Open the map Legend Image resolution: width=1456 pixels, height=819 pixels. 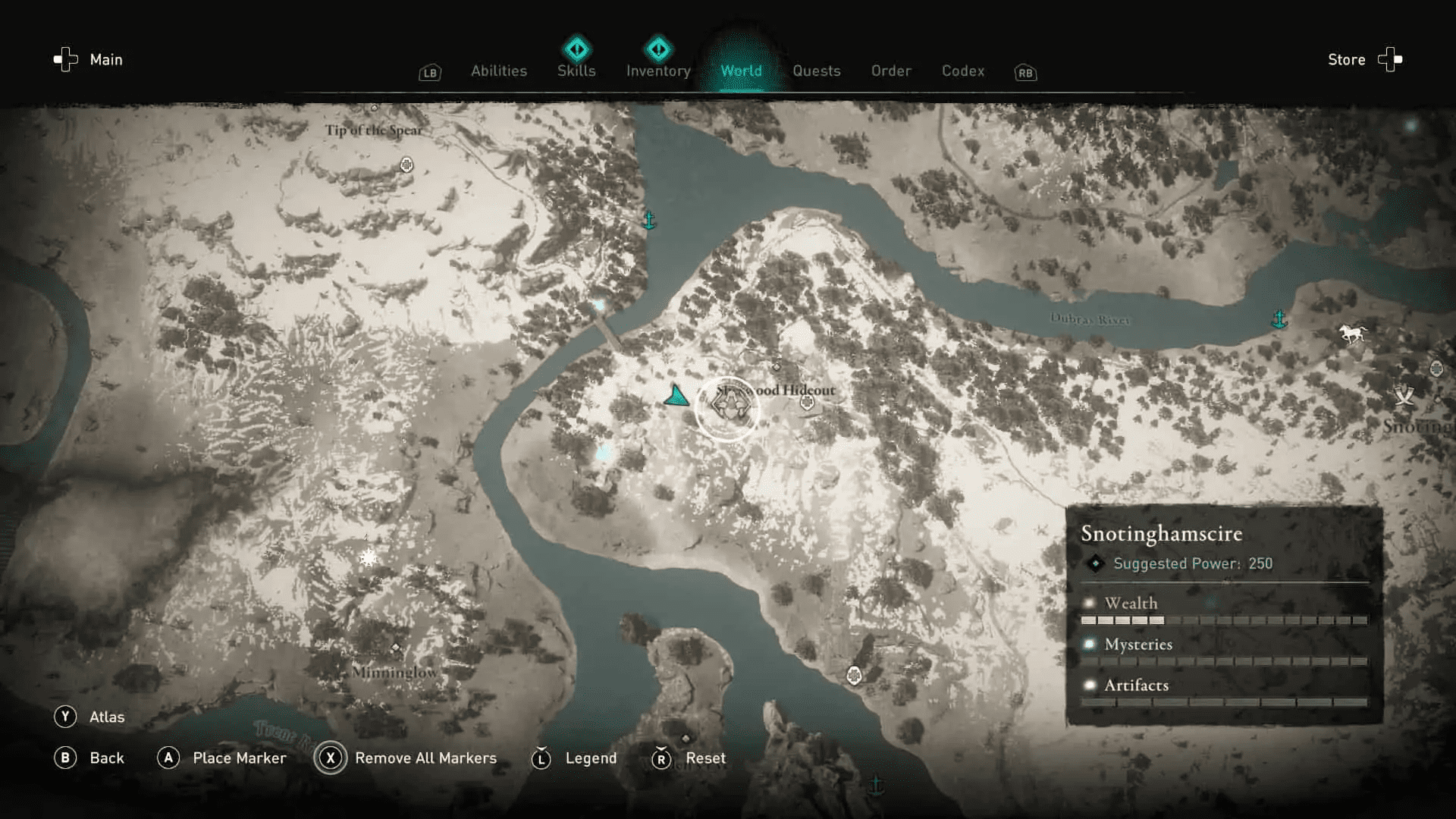[x=590, y=758]
